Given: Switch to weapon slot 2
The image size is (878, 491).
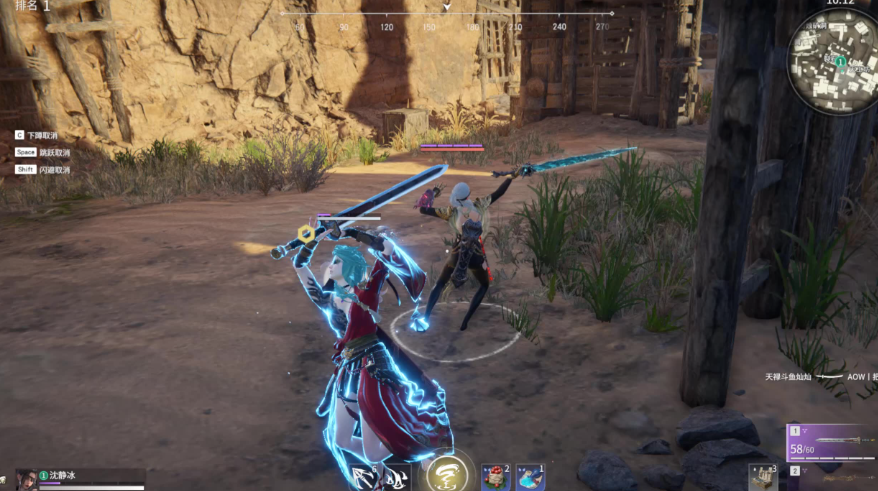Looking at the screenshot, I should coord(832,477).
